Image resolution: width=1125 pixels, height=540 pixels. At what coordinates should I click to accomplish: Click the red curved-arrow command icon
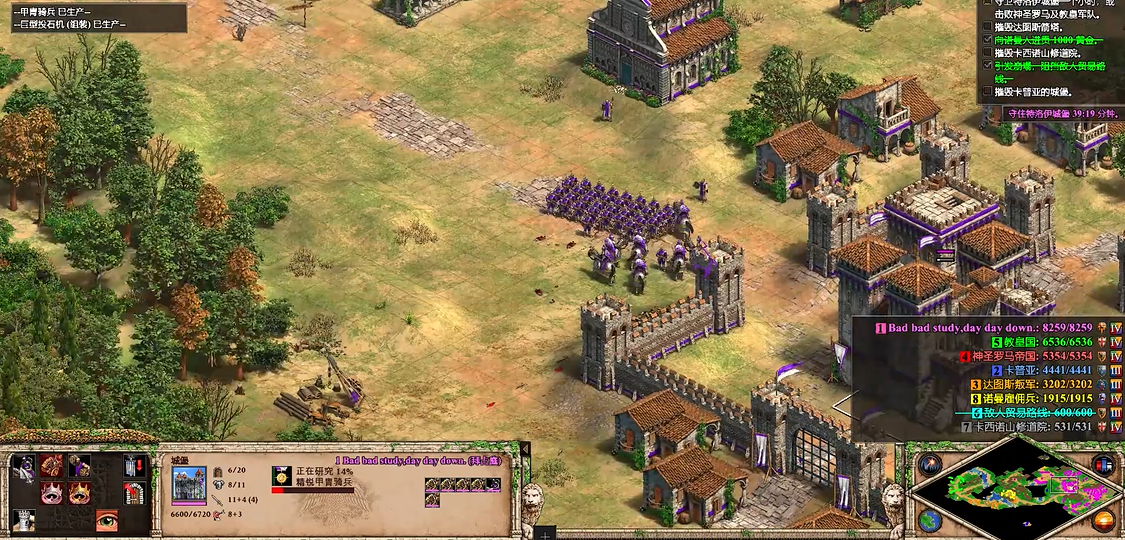tap(134, 493)
